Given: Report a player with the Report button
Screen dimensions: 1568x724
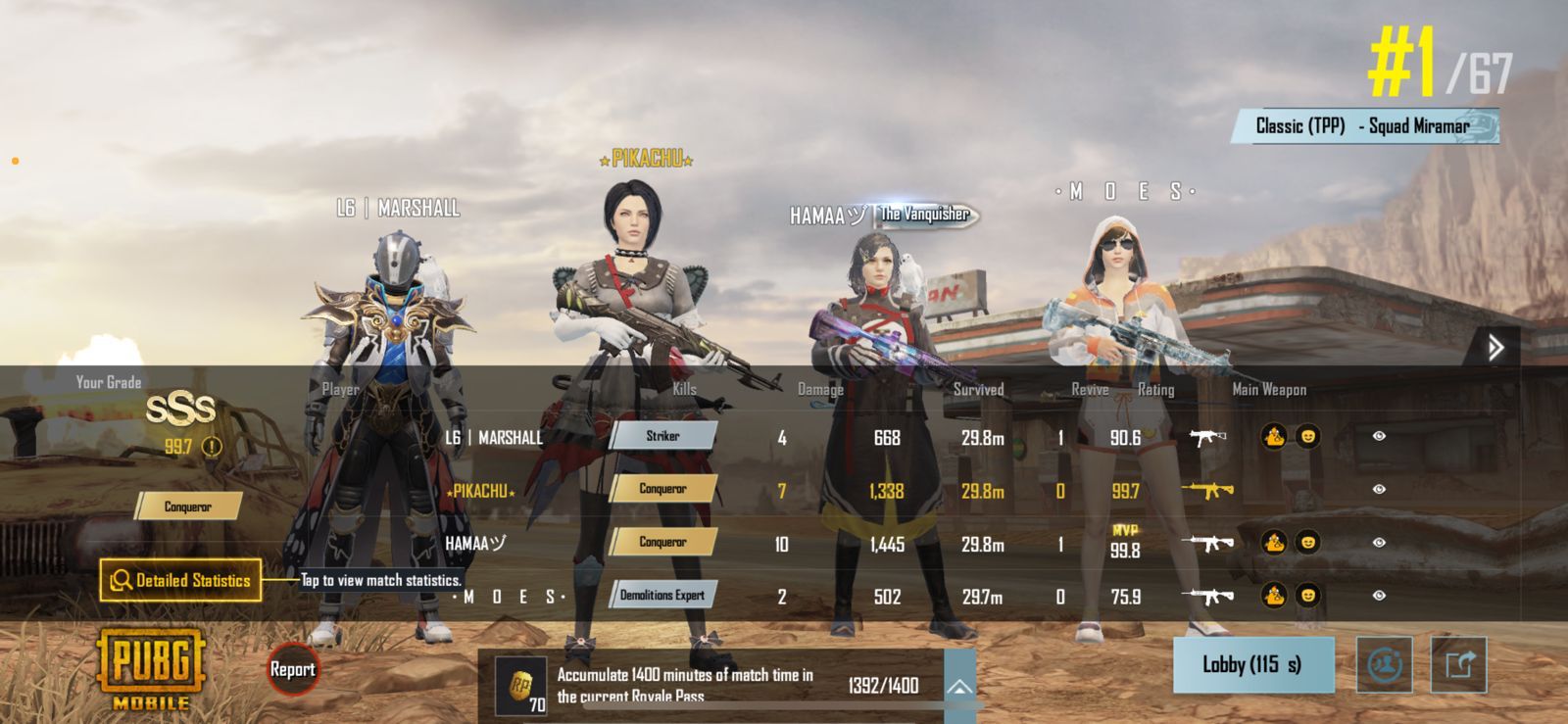Looking at the screenshot, I should click(x=292, y=669).
